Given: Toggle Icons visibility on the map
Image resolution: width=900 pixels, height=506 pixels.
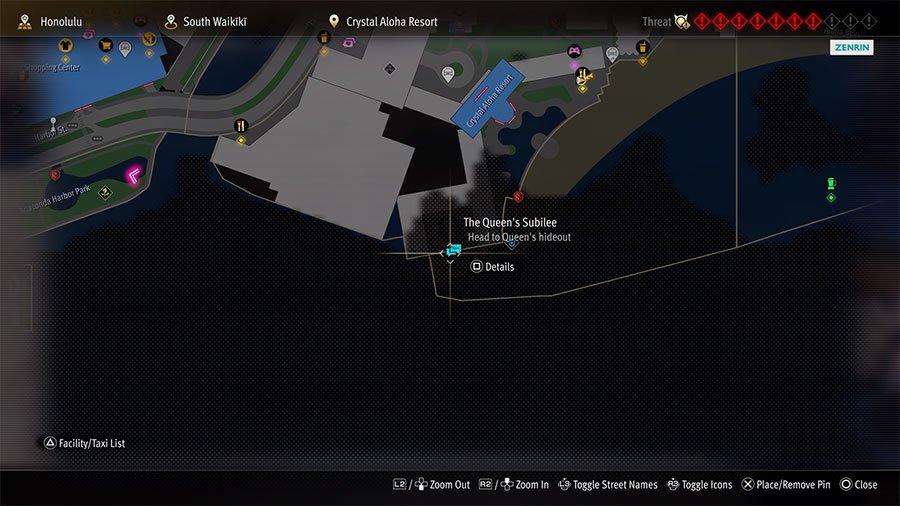Looking at the screenshot, I should (x=699, y=485).
